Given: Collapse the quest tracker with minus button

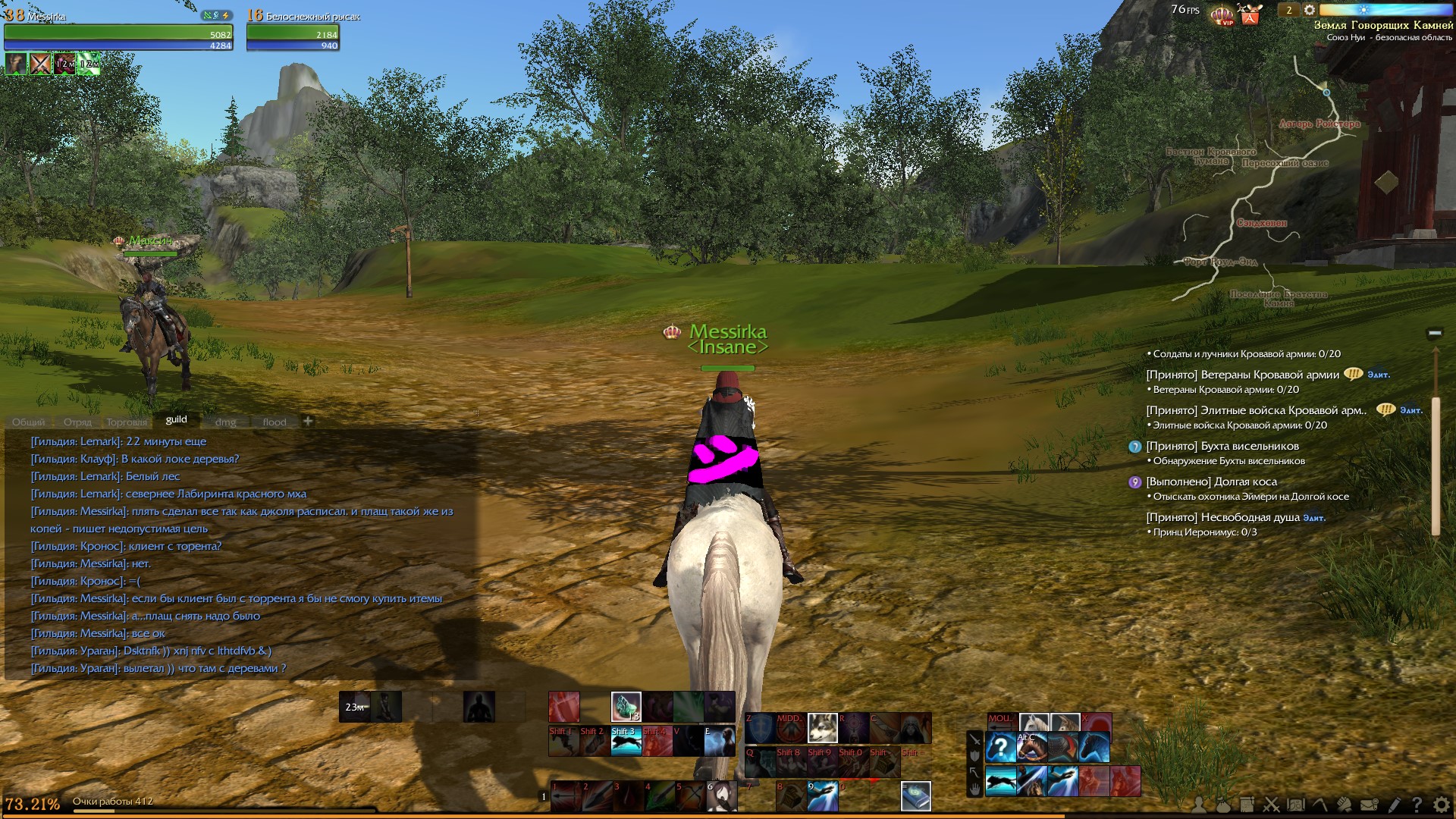Looking at the screenshot, I should tap(1434, 333).
